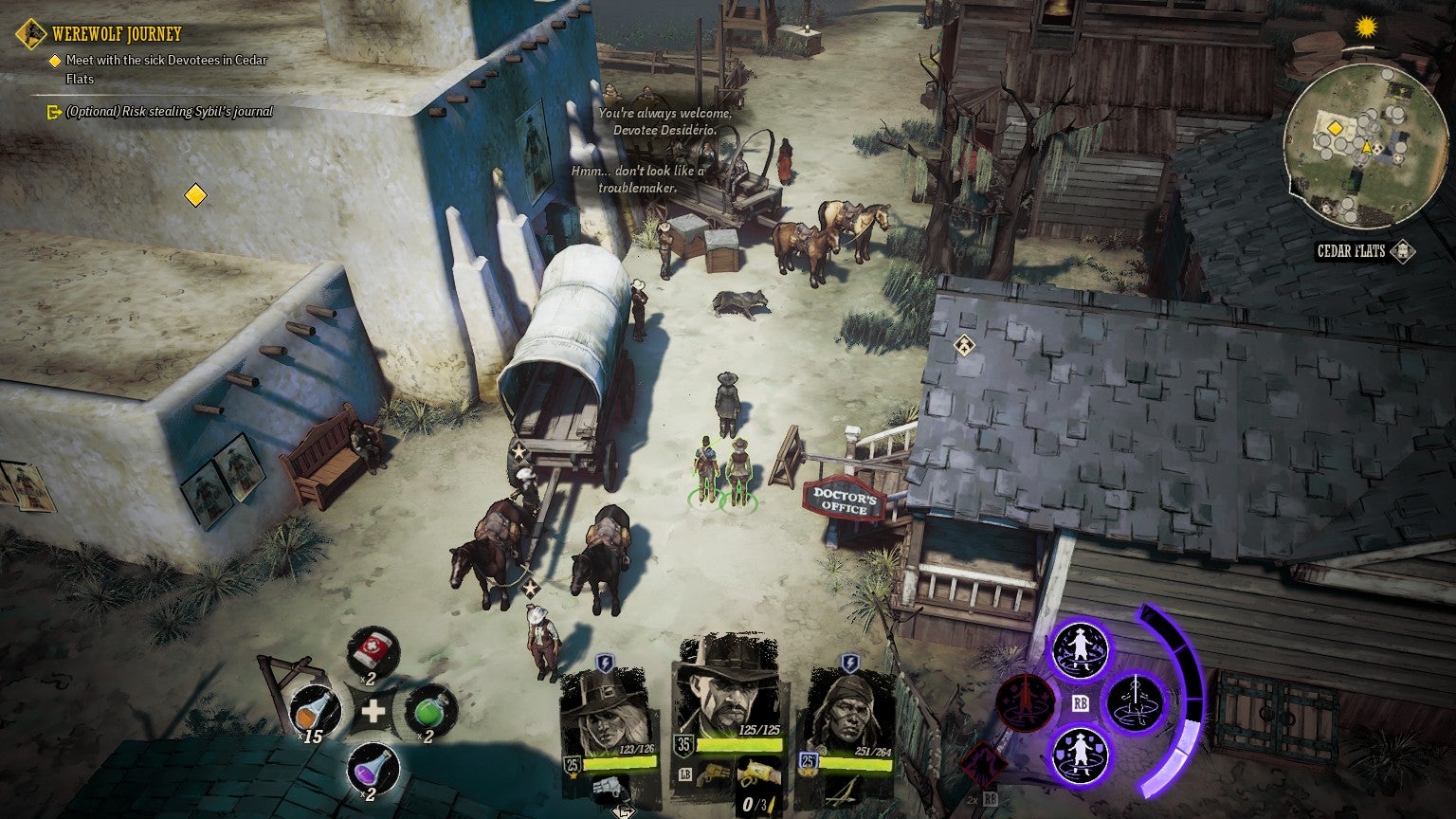Select the Werewolf Journey quest tracker
Screen dimensions: 1456x819
click(x=117, y=34)
